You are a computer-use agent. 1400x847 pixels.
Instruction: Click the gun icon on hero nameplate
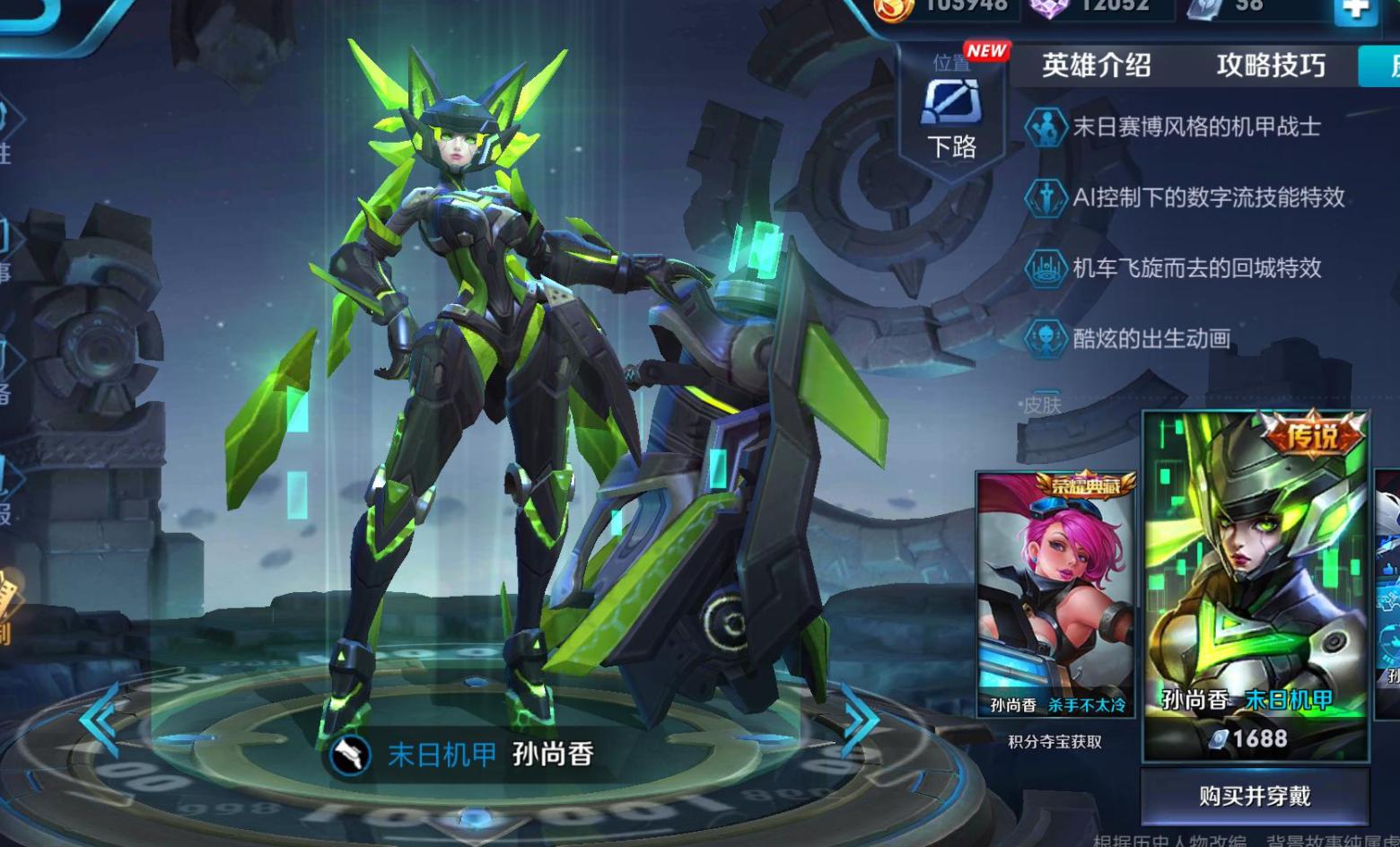pyautogui.click(x=351, y=755)
